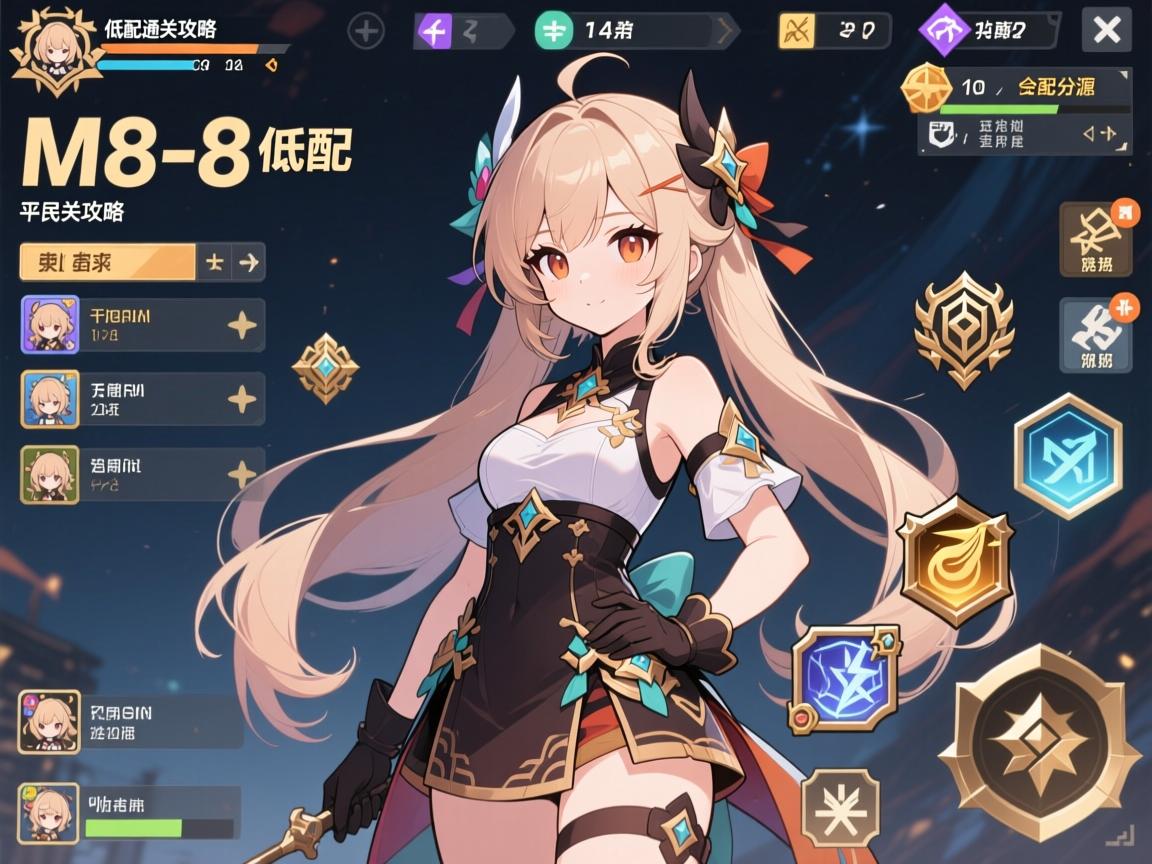Click the purple diamond gem counter
Viewport: 1152px width, 864px height.
[989, 31]
